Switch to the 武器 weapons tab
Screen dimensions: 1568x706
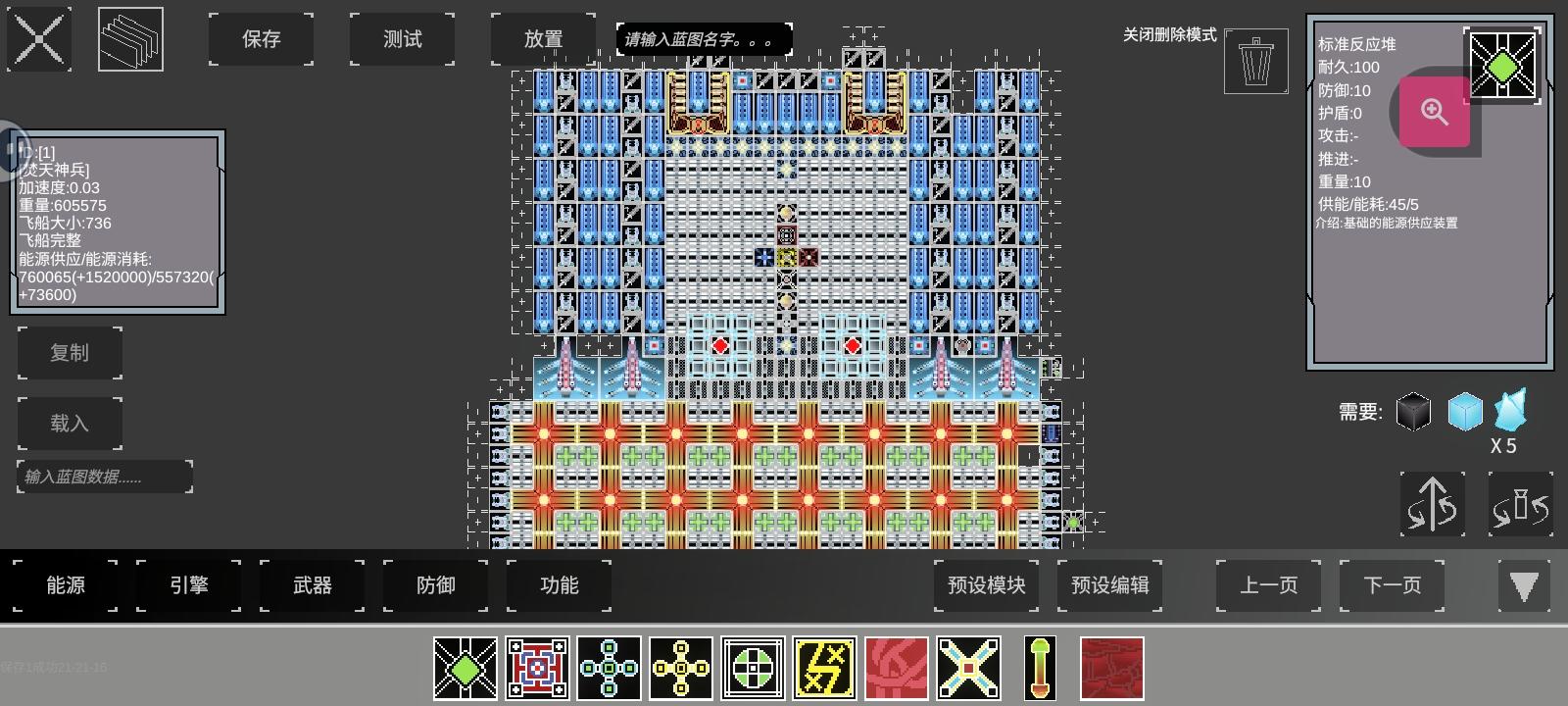(312, 585)
